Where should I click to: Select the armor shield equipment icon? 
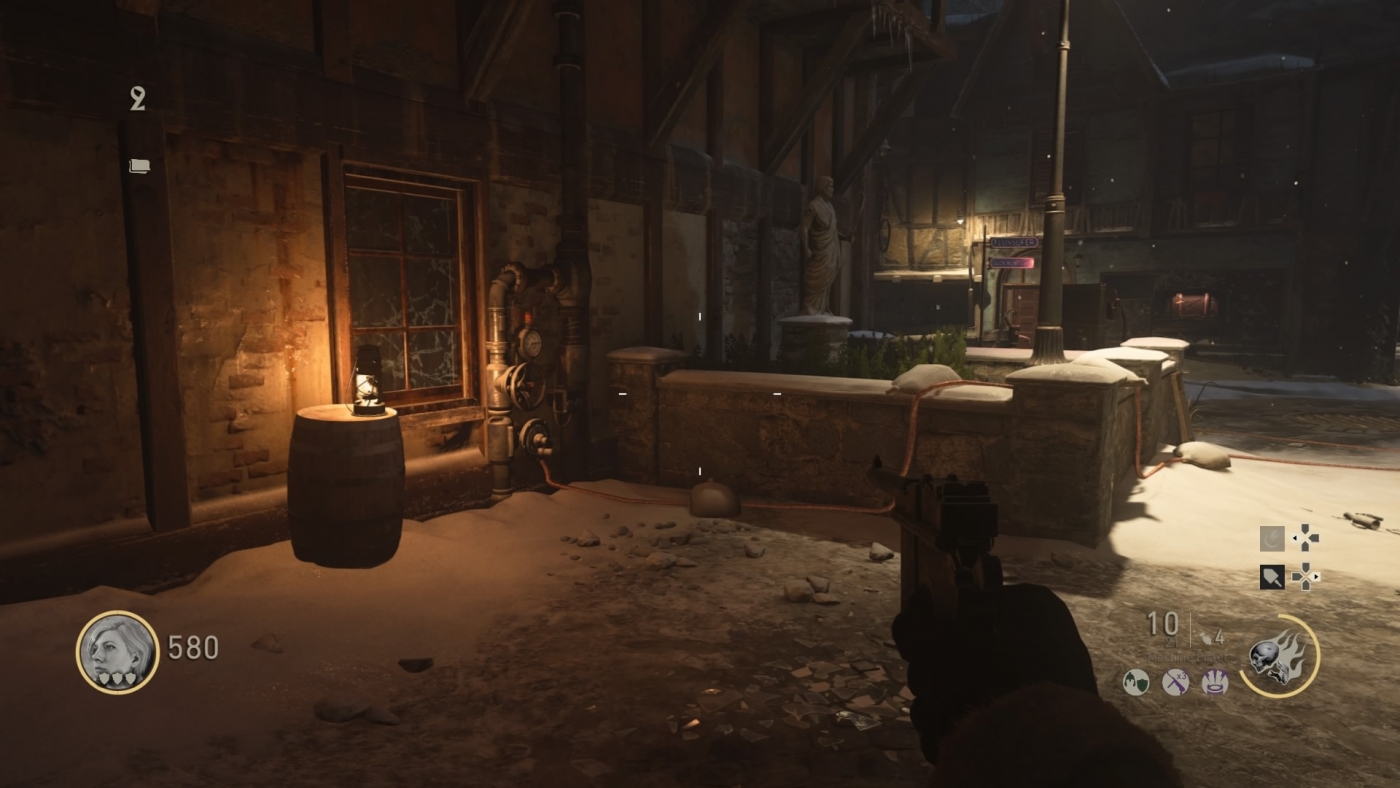1136,682
